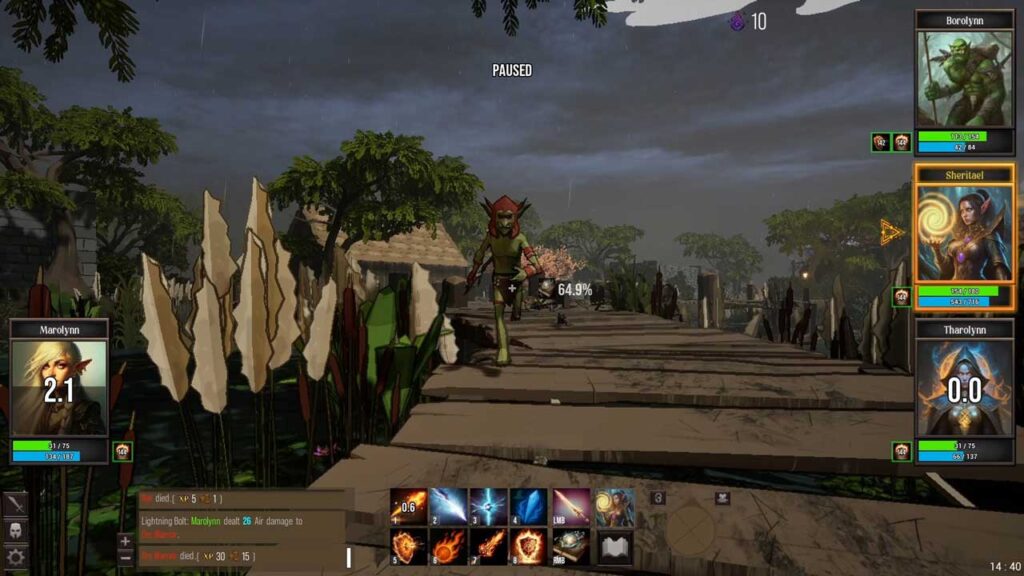Open the spellbook icon in the hotbar
This screenshot has width=1024, height=576.
click(x=615, y=547)
